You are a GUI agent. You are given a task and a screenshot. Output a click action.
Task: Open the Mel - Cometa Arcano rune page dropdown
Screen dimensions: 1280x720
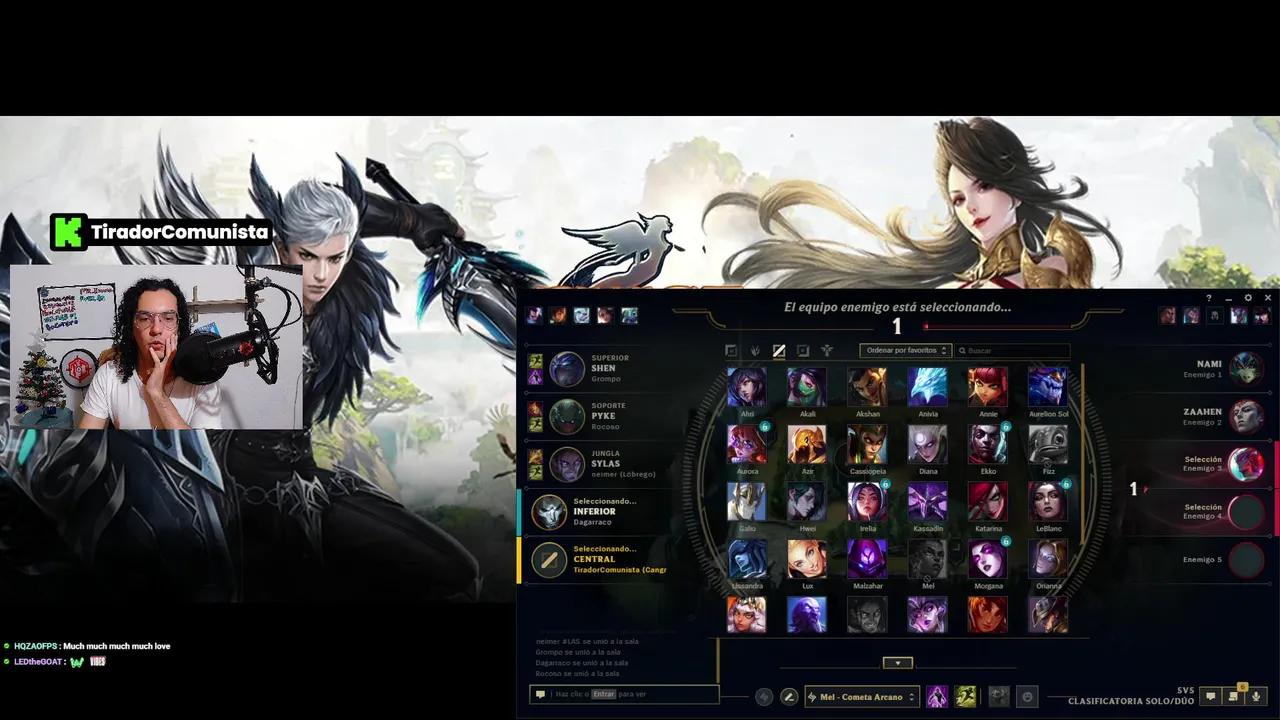860,696
